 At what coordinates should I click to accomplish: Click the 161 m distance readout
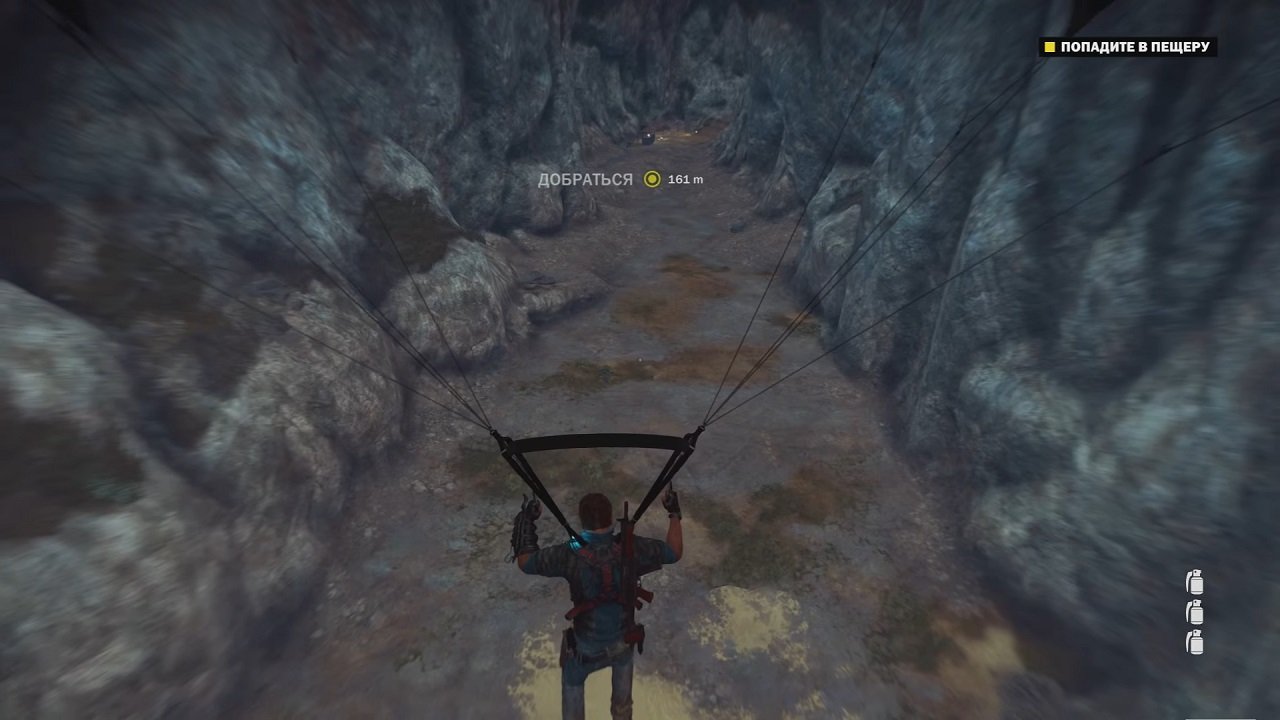687,180
